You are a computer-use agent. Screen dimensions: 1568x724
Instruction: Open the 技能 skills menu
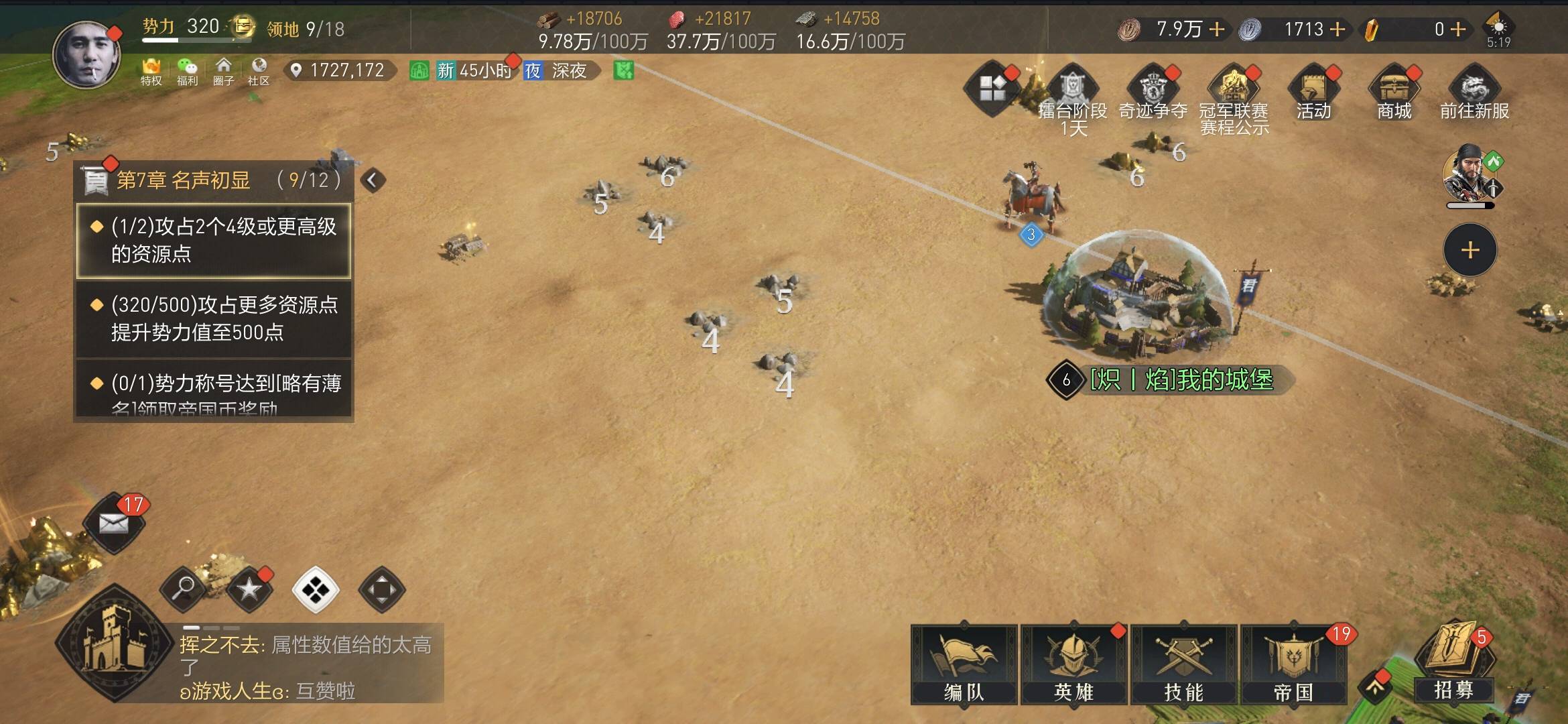point(1183,664)
